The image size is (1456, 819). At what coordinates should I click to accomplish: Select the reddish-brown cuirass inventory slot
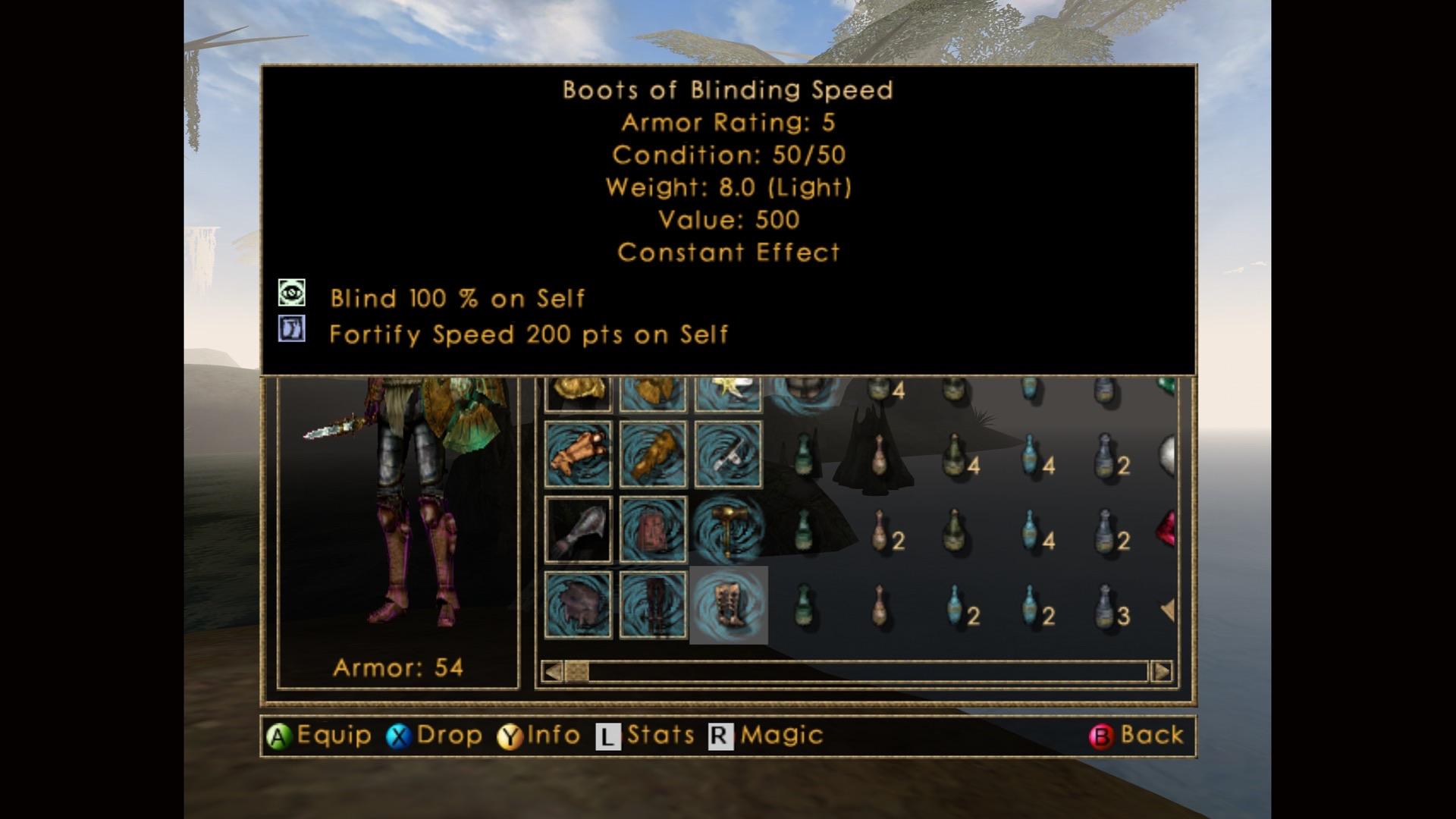pyautogui.click(x=652, y=530)
